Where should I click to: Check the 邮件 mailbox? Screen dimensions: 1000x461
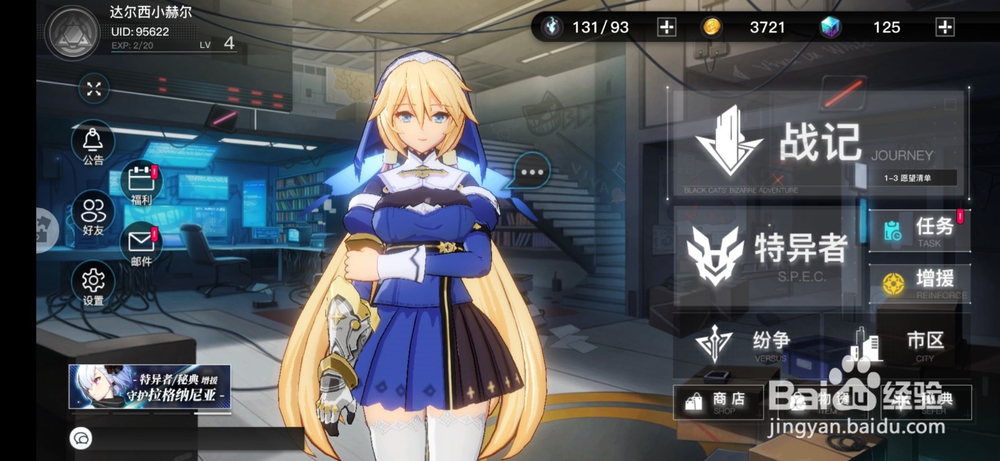coord(141,245)
